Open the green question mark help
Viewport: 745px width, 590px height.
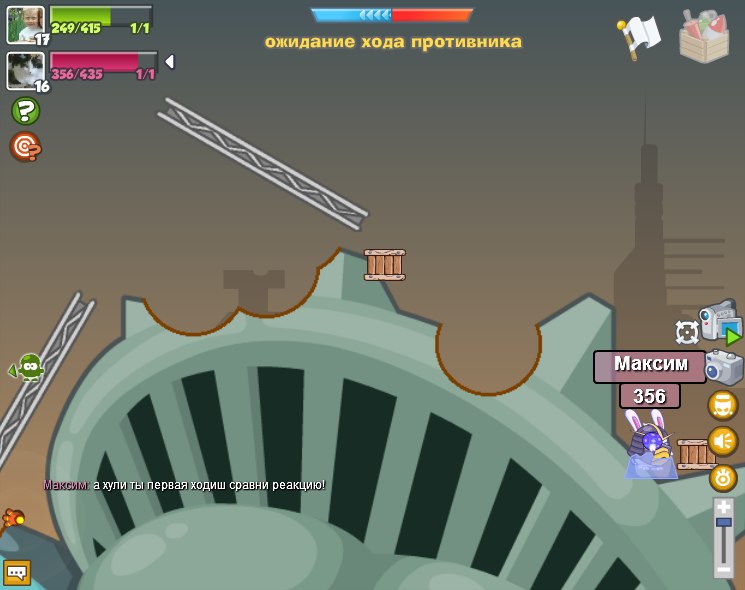[25, 111]
